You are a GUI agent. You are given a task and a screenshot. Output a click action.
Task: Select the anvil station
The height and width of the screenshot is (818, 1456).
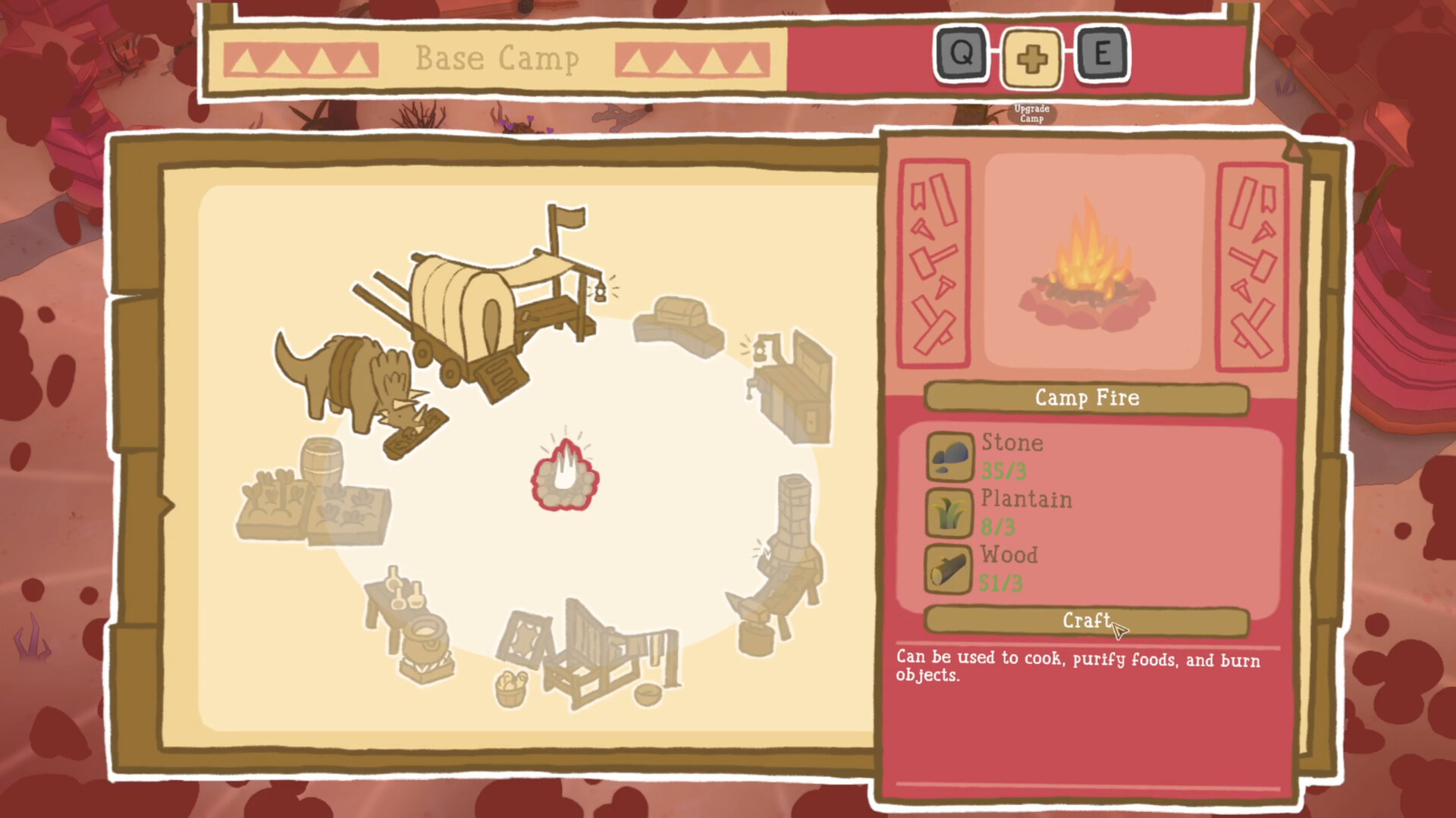[x=758, y=618]
